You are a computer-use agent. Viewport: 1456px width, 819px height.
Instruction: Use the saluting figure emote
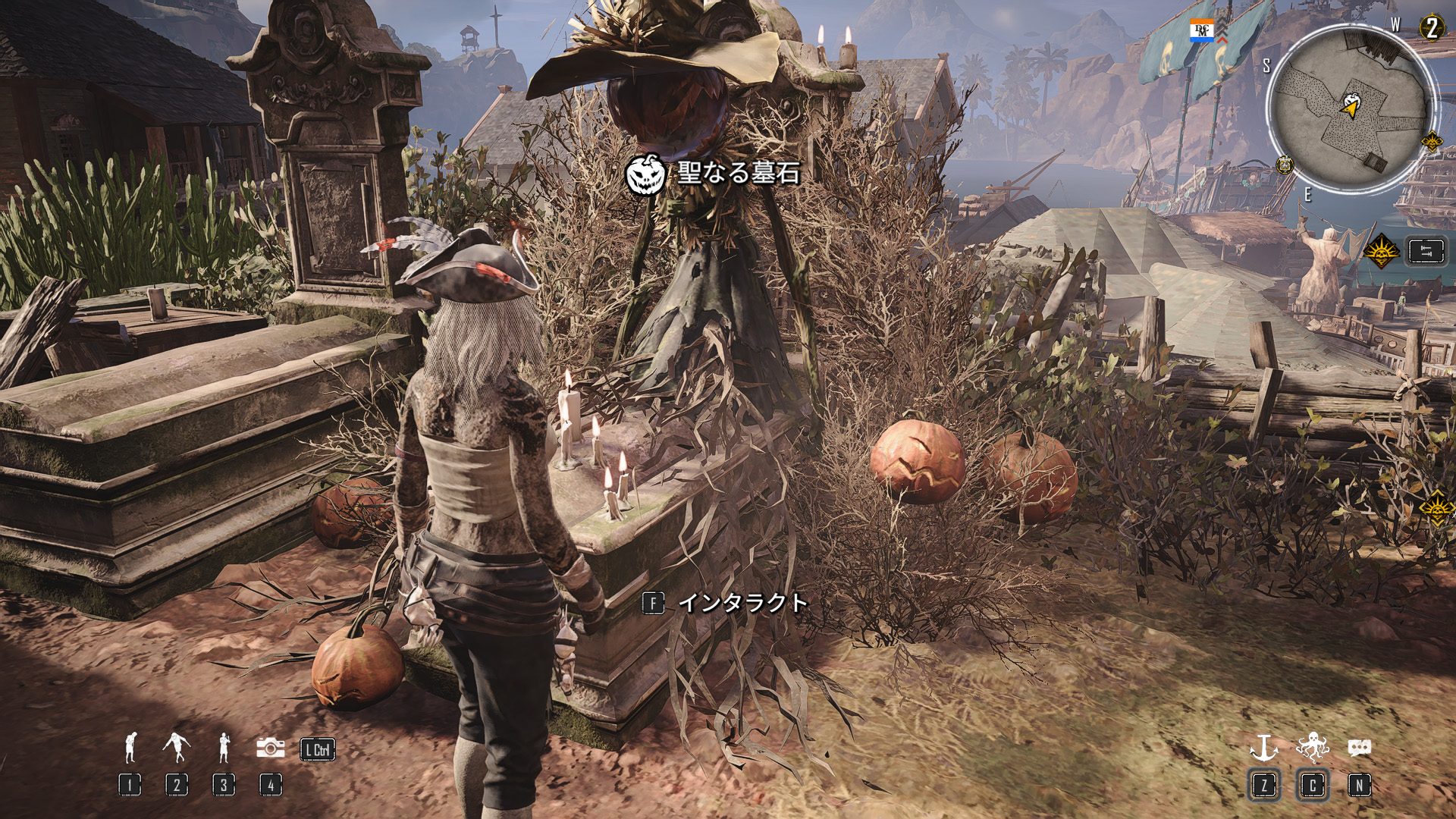coord(224,748)
